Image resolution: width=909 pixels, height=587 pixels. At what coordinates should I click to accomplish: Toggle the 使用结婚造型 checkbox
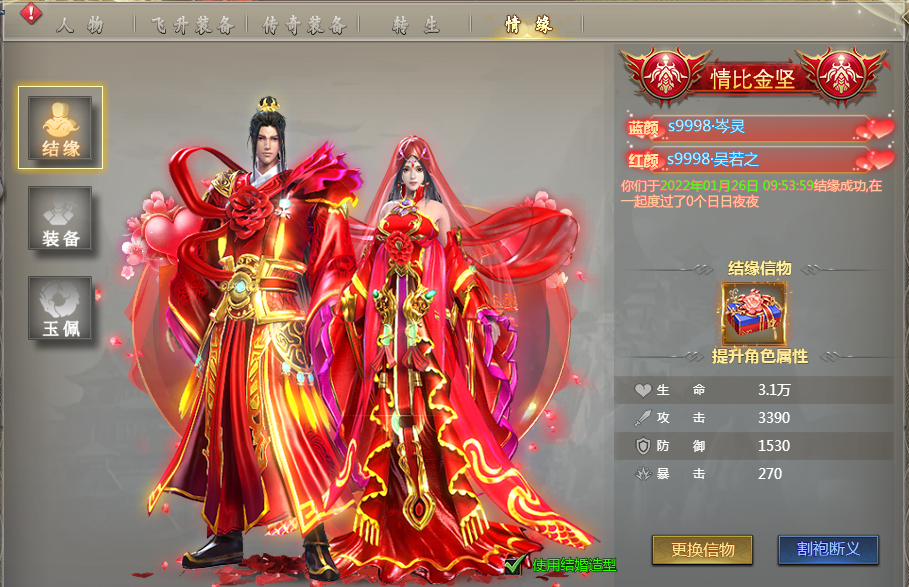[514, 565]
